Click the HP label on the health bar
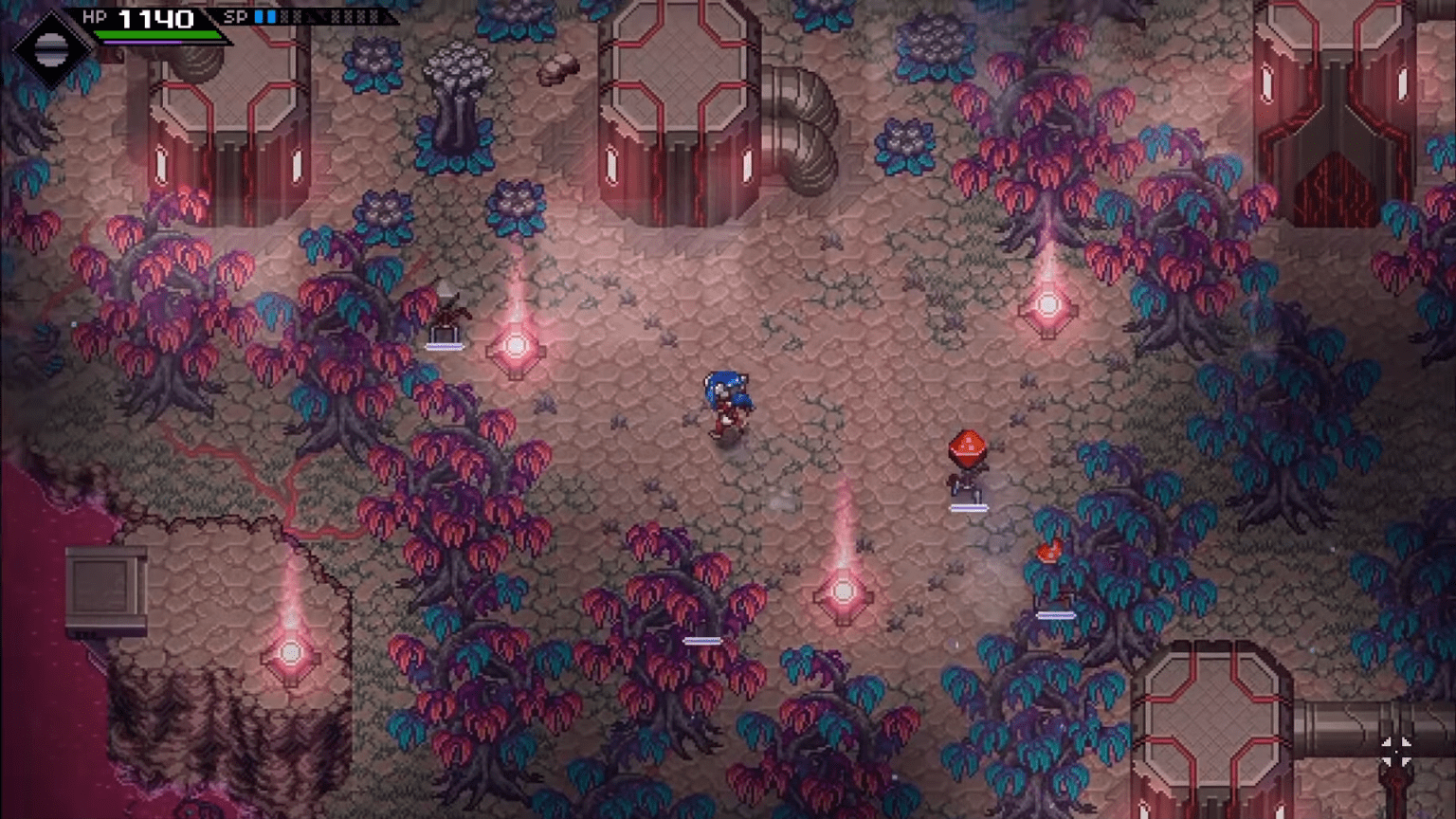1456x819 pixels. click(94, 15)
